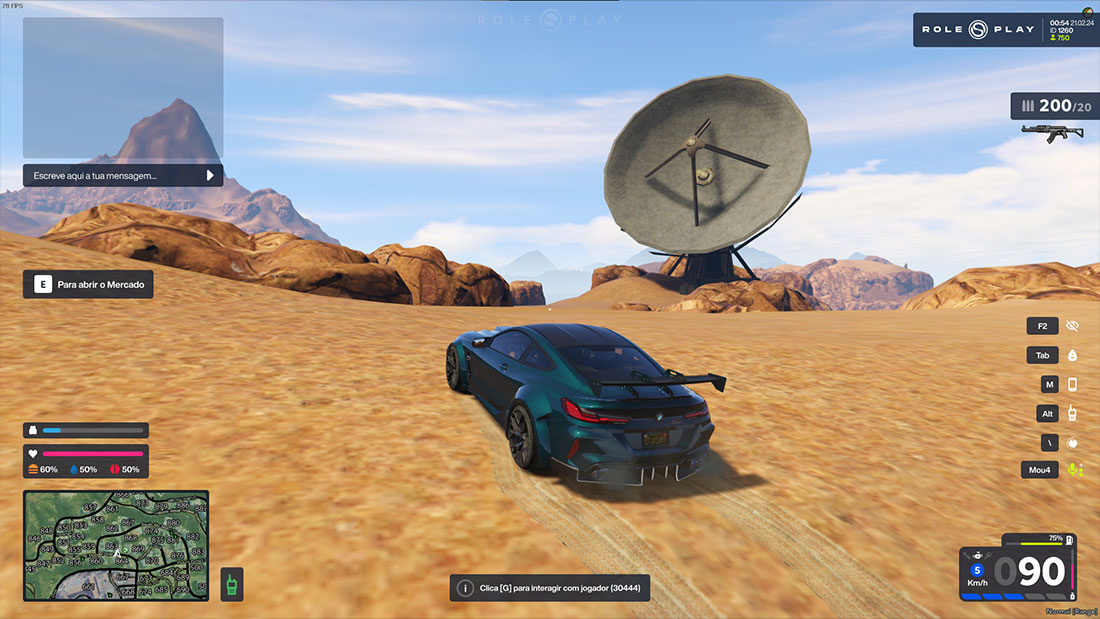1100x619 pixels.
Task: Open the phone icon shortcut
Action: coord(1073,384)
